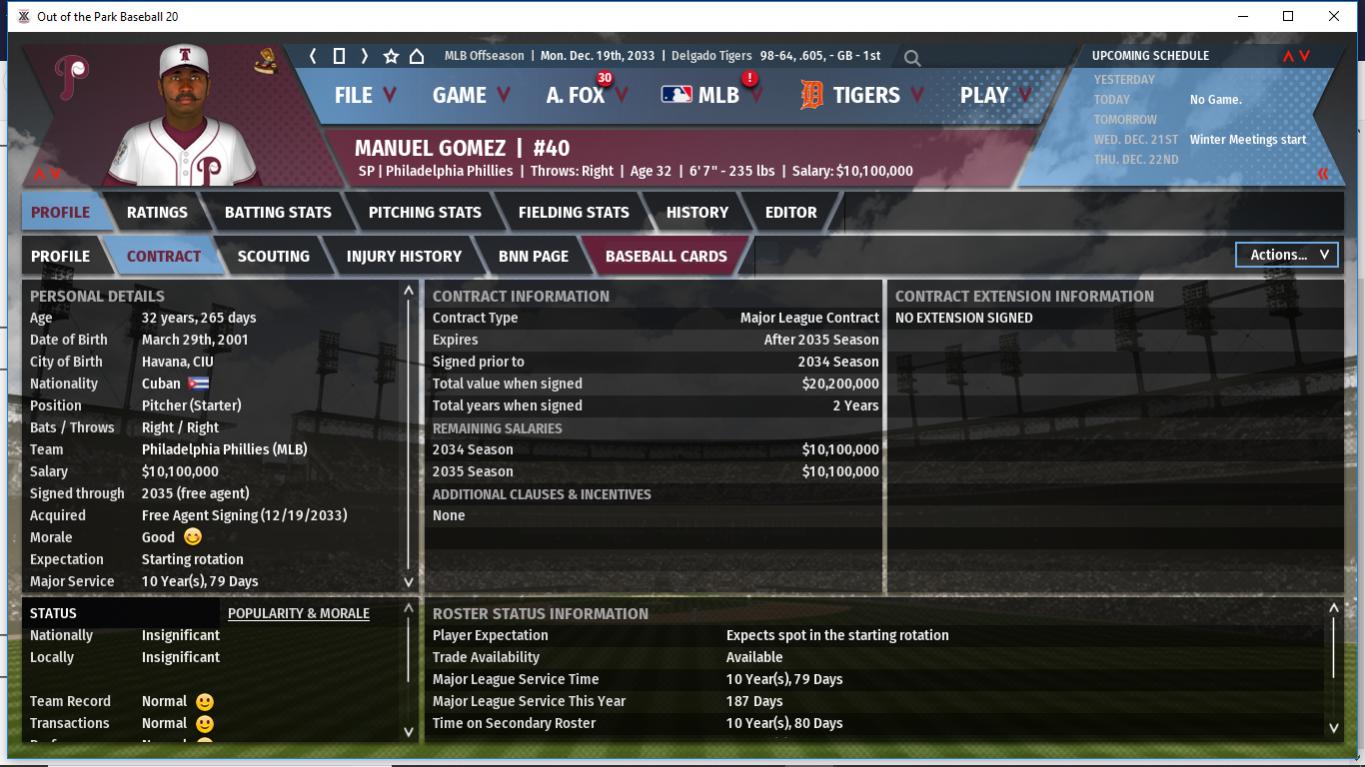This screenshot has height=767, width=1365.
Task: Open the INJURY HISTORY sub-tab
Action: 404,256
